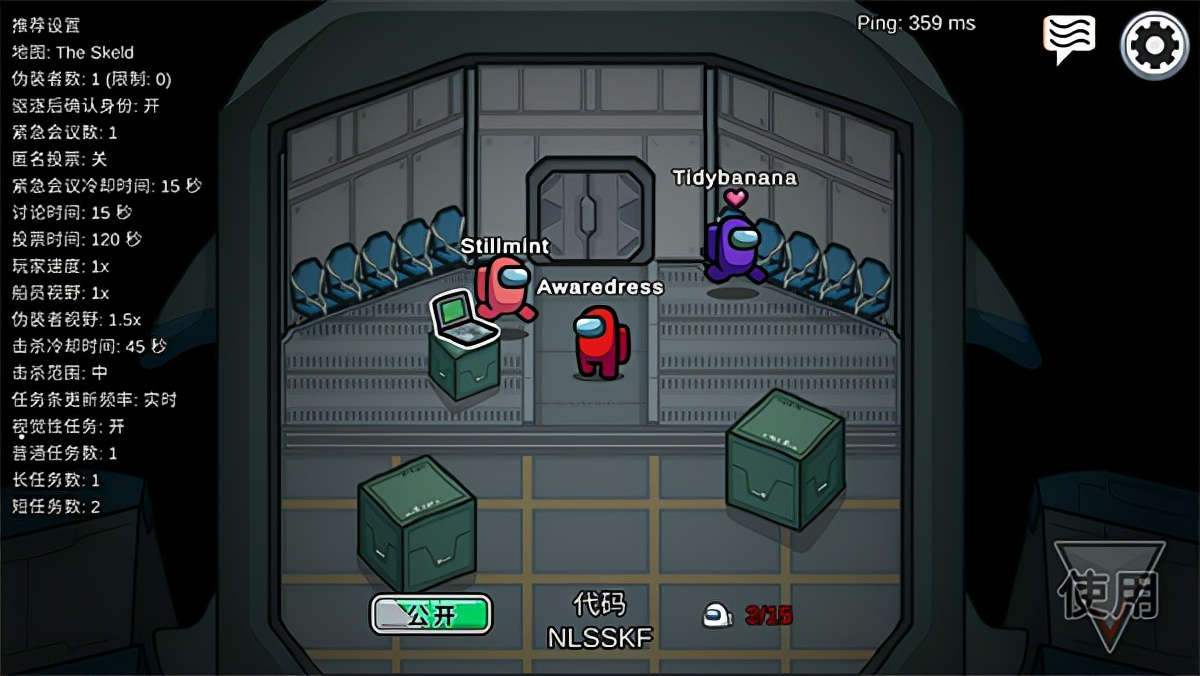
Task: Tap the 使用 use button
Action: 1109,595
